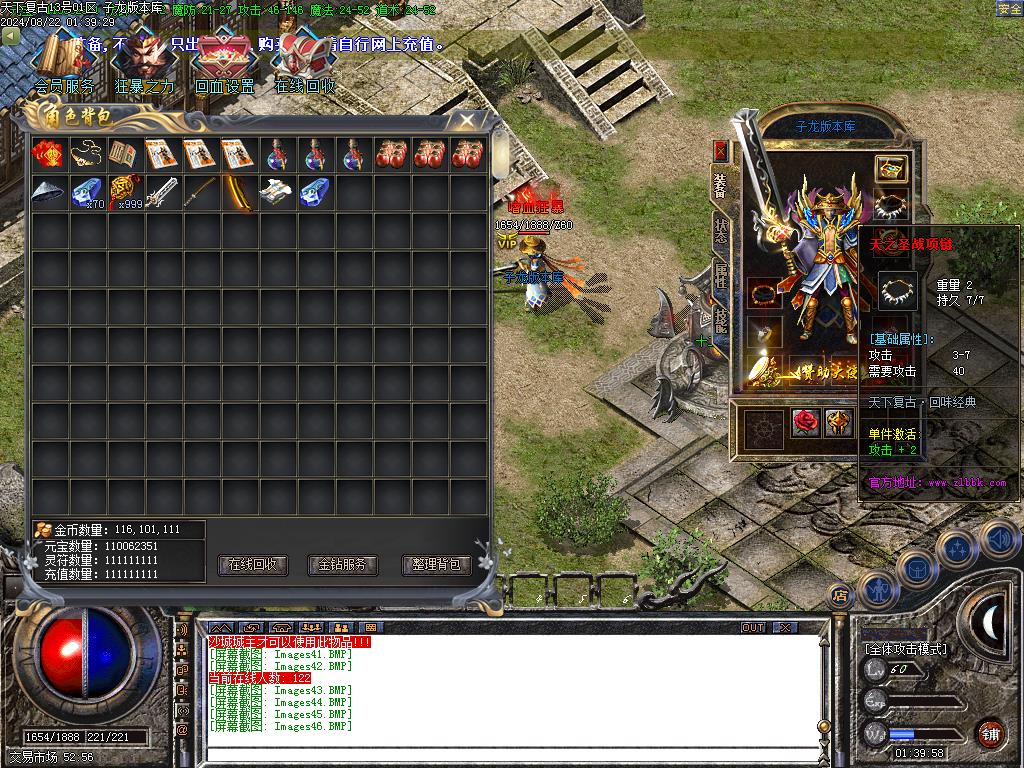Select the gold necklace item in backpack
This screenshot has width=1024, height=768.
pos(85,154)
